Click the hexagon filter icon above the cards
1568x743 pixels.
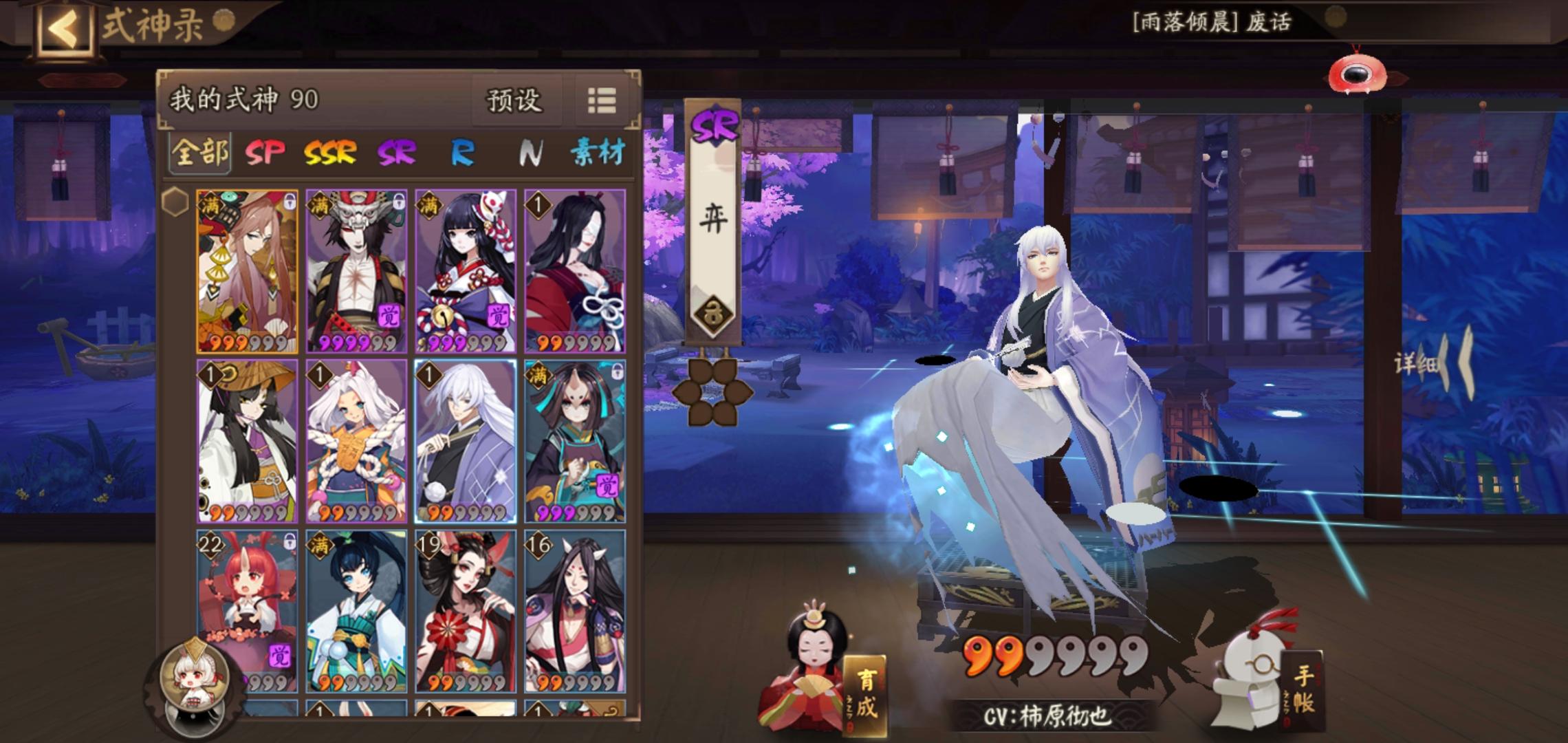176,202
